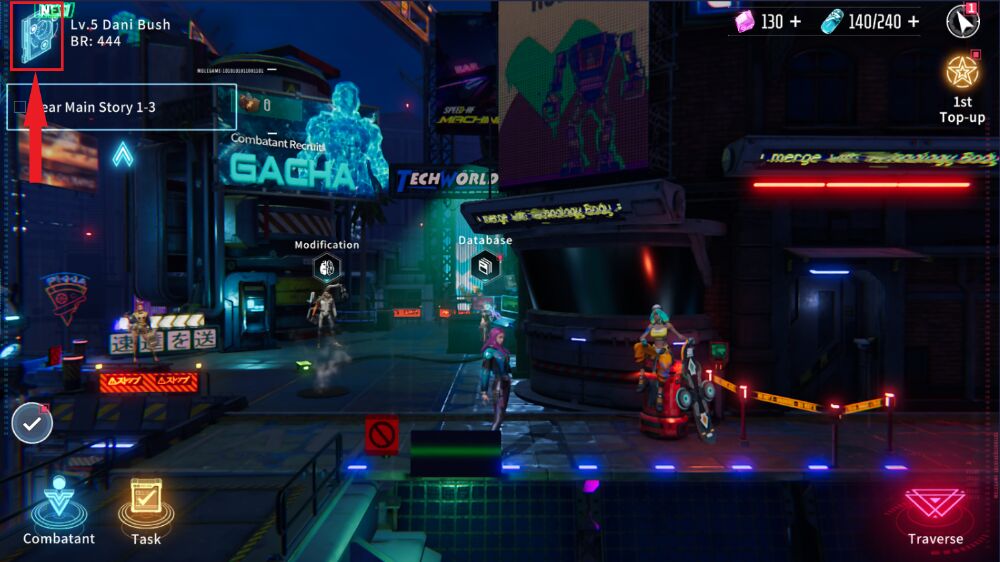Start Traverse mode
The image size is (1000, 562).
pos(935,510)
